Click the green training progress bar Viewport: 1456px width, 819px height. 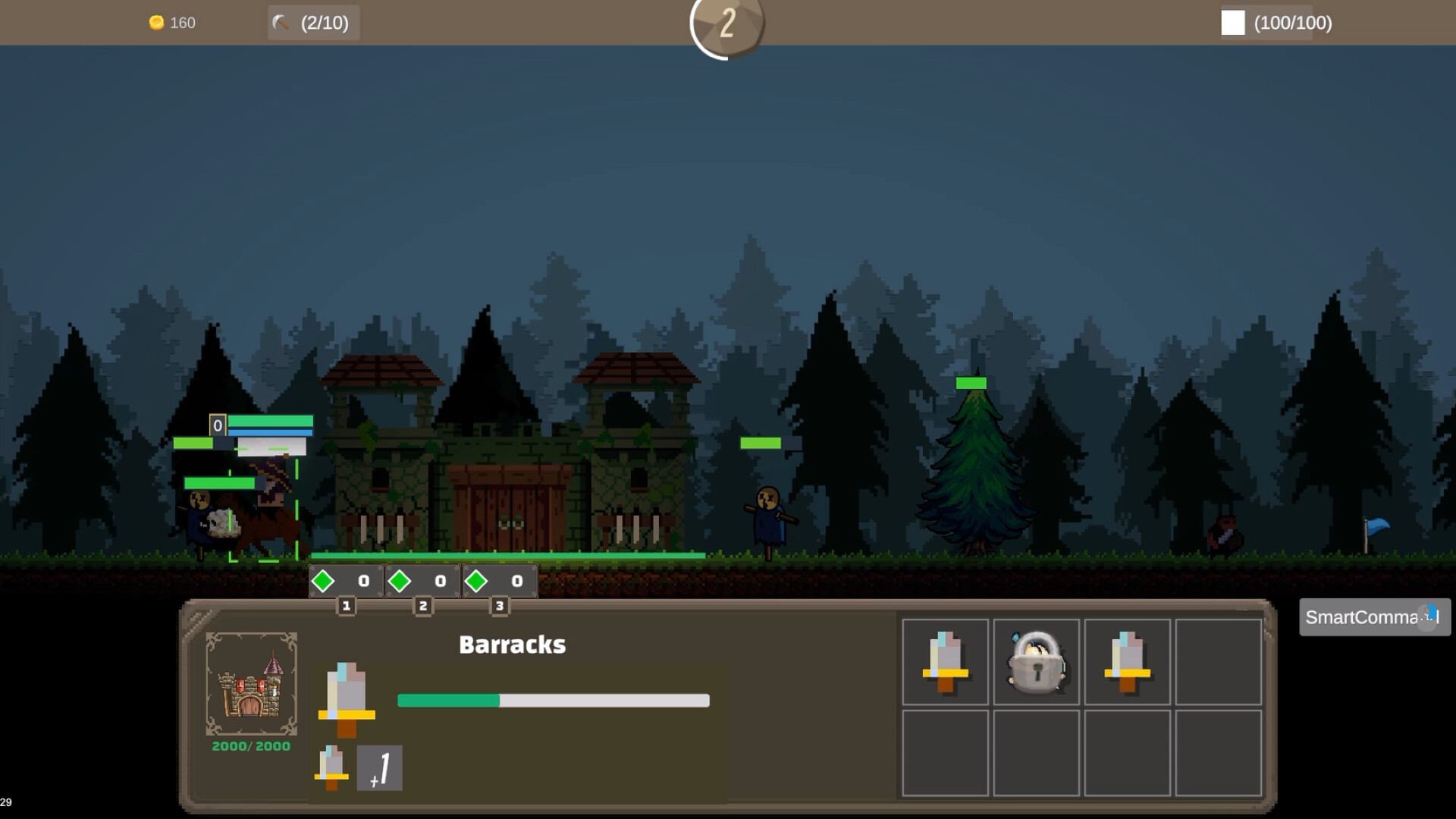point(553,700)
